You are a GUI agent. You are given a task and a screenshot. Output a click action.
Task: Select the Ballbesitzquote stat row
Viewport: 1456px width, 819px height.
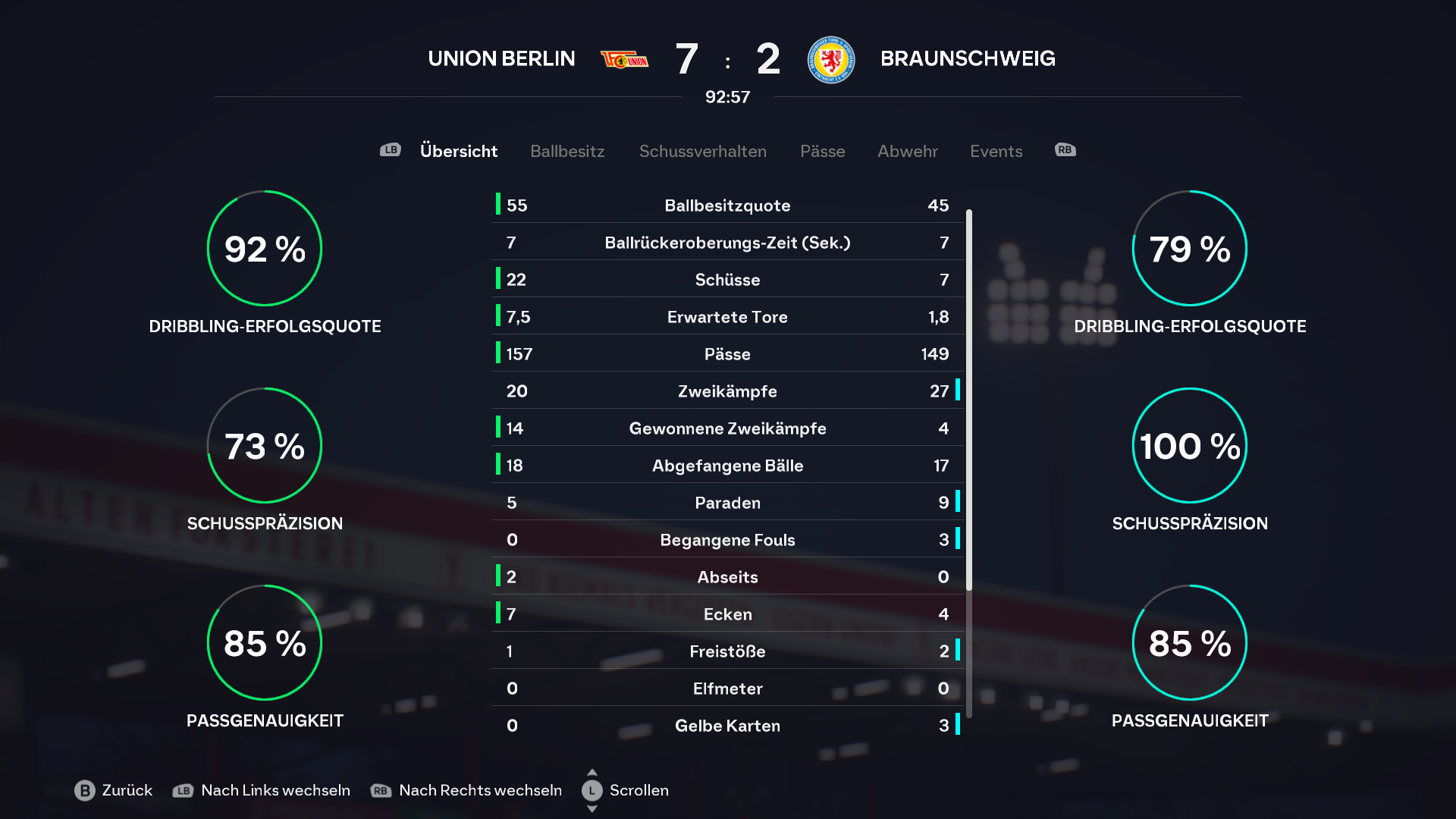[727, 206]
